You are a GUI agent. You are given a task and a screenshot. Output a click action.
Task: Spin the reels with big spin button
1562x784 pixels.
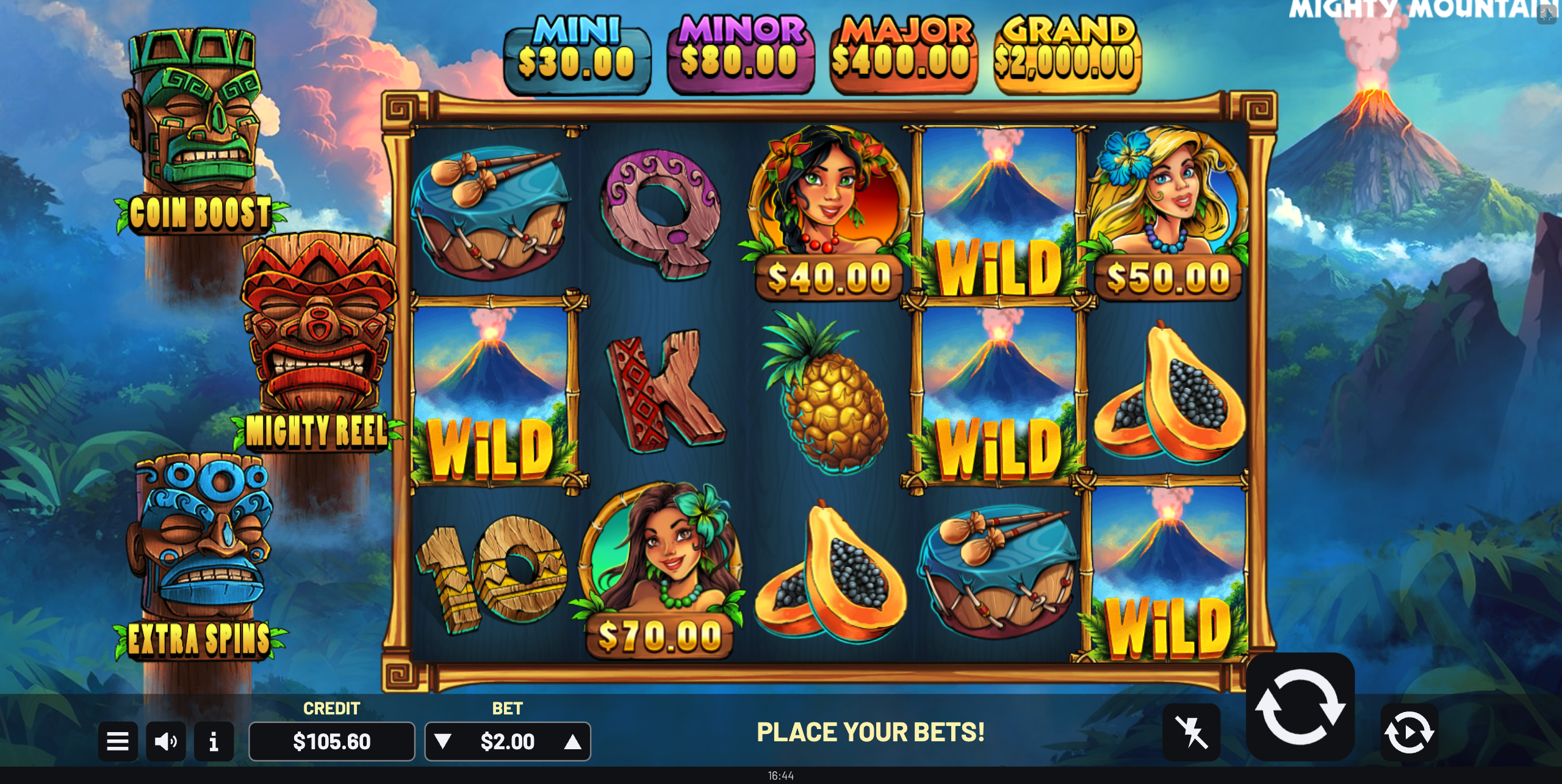(x=1300, y=707)
